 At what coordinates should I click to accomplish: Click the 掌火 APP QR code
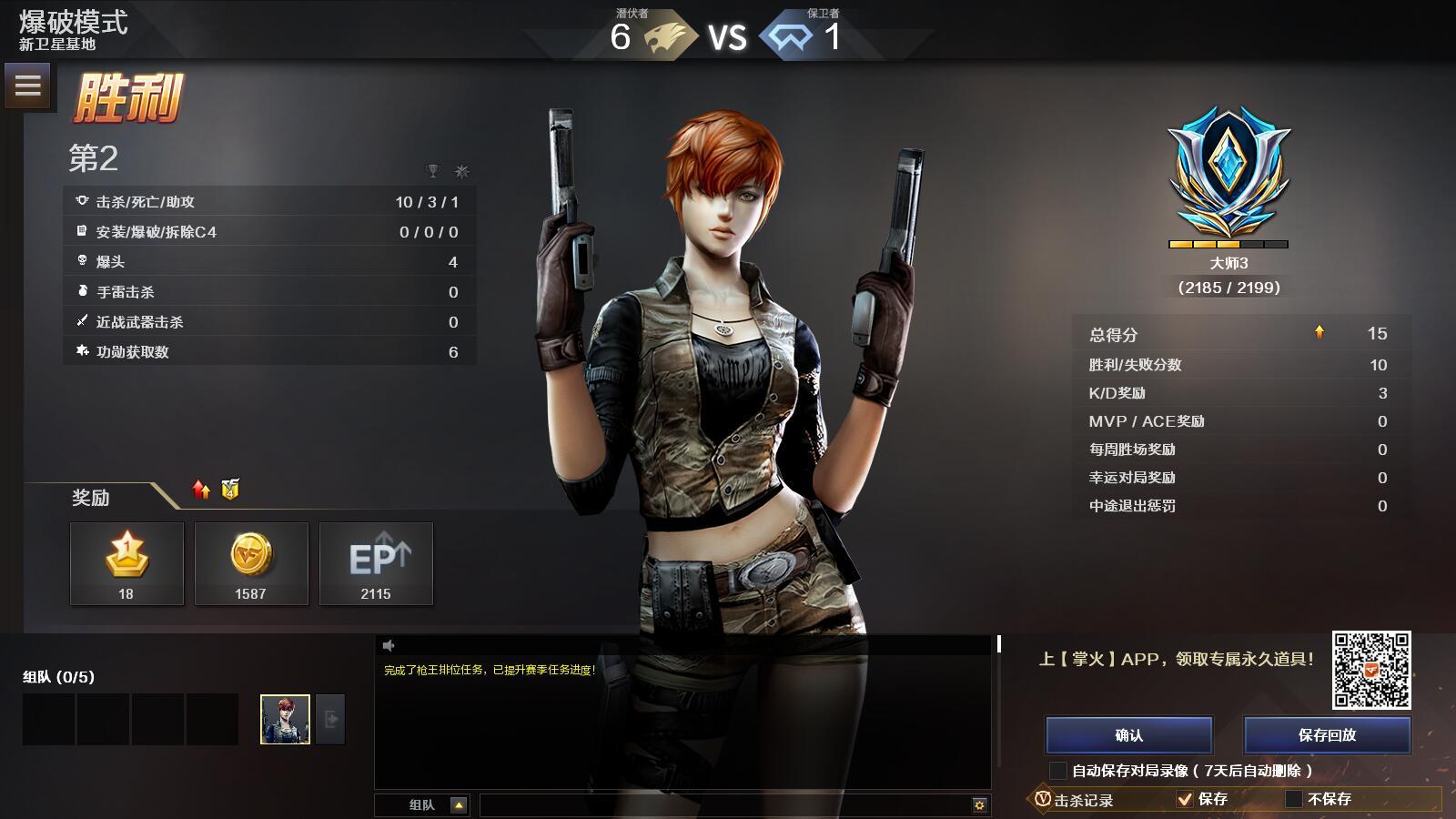coord(1371,670)
